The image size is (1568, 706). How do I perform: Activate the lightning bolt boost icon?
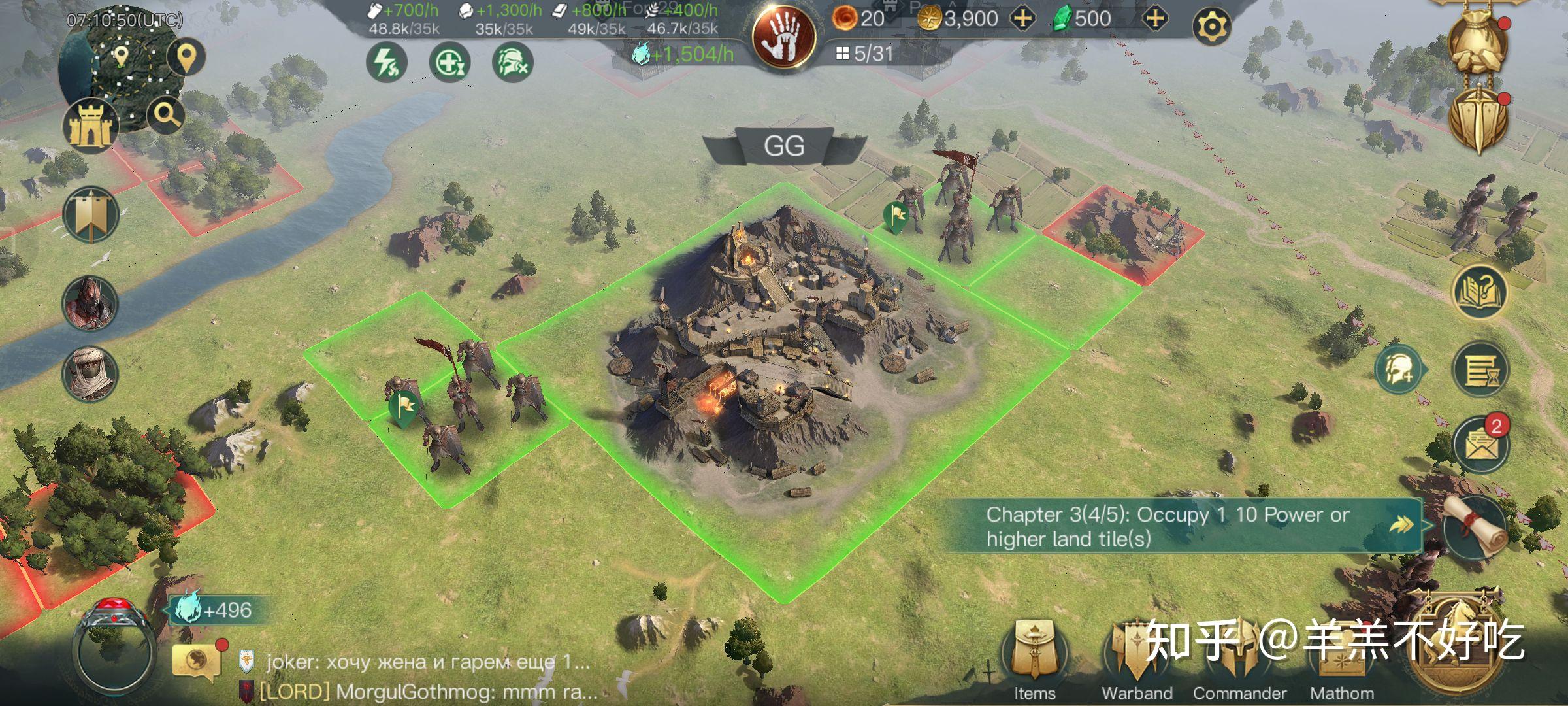pos(386,63)
